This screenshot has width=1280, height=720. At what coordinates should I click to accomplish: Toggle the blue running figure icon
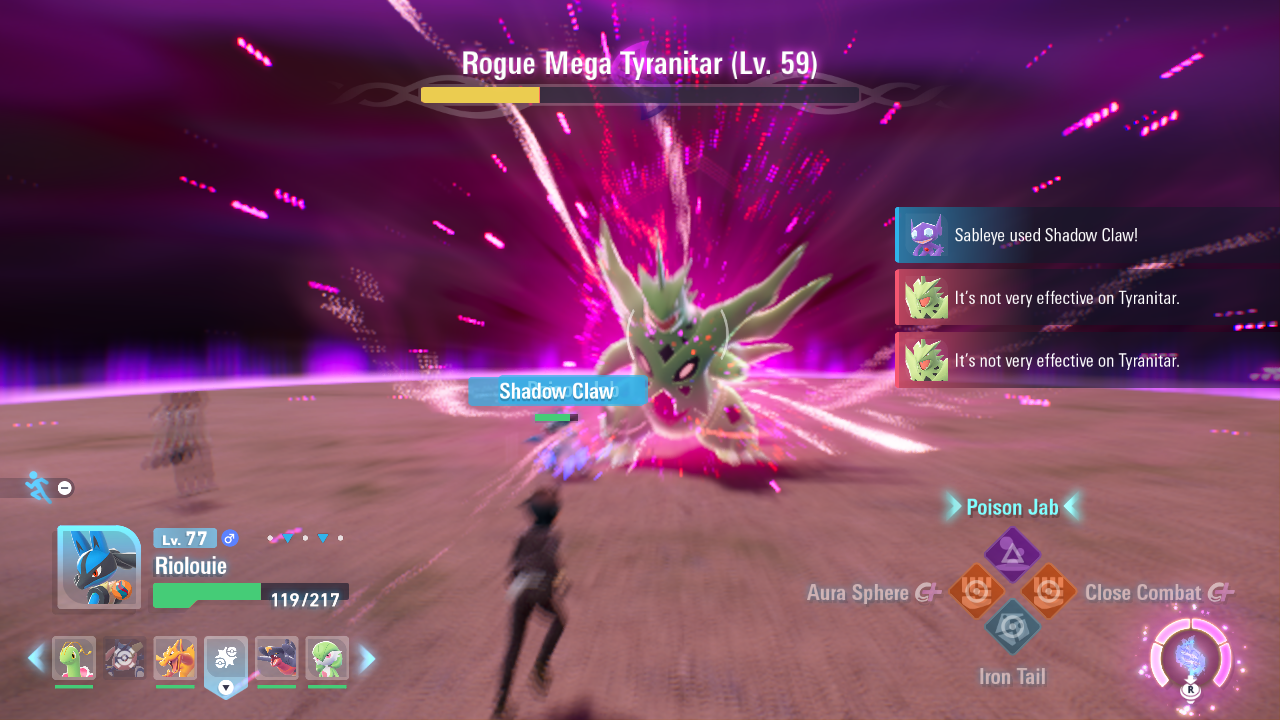pyautogui.click(x=38, y=487)
